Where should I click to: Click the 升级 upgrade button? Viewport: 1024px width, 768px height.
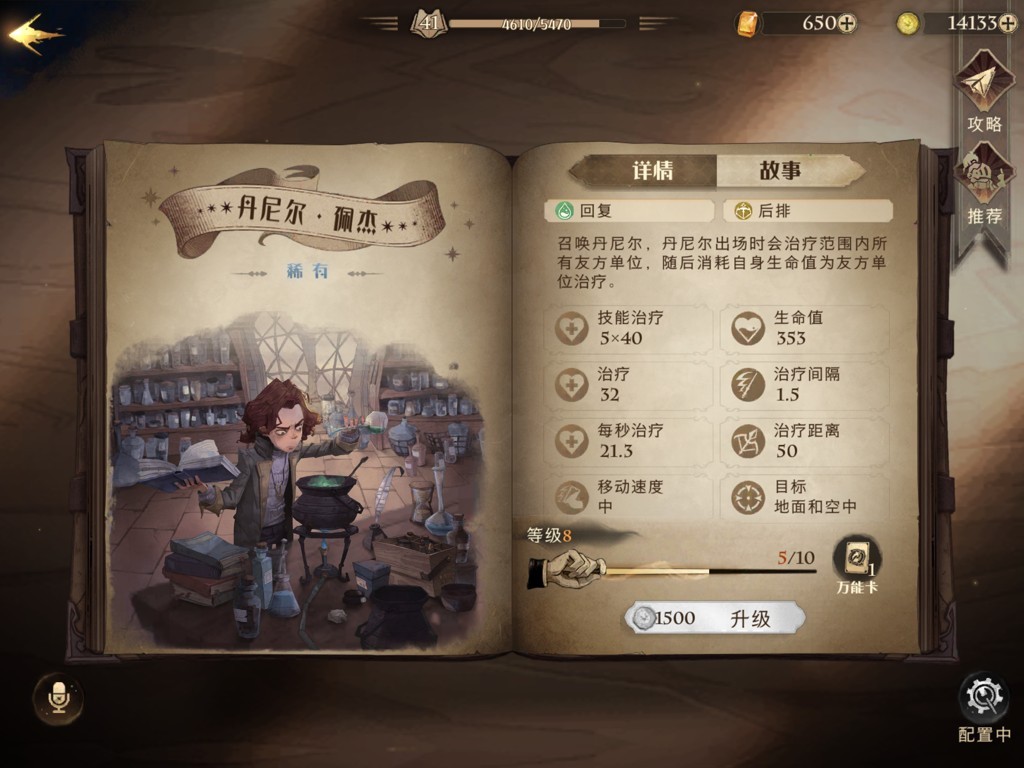coord(714,618)
